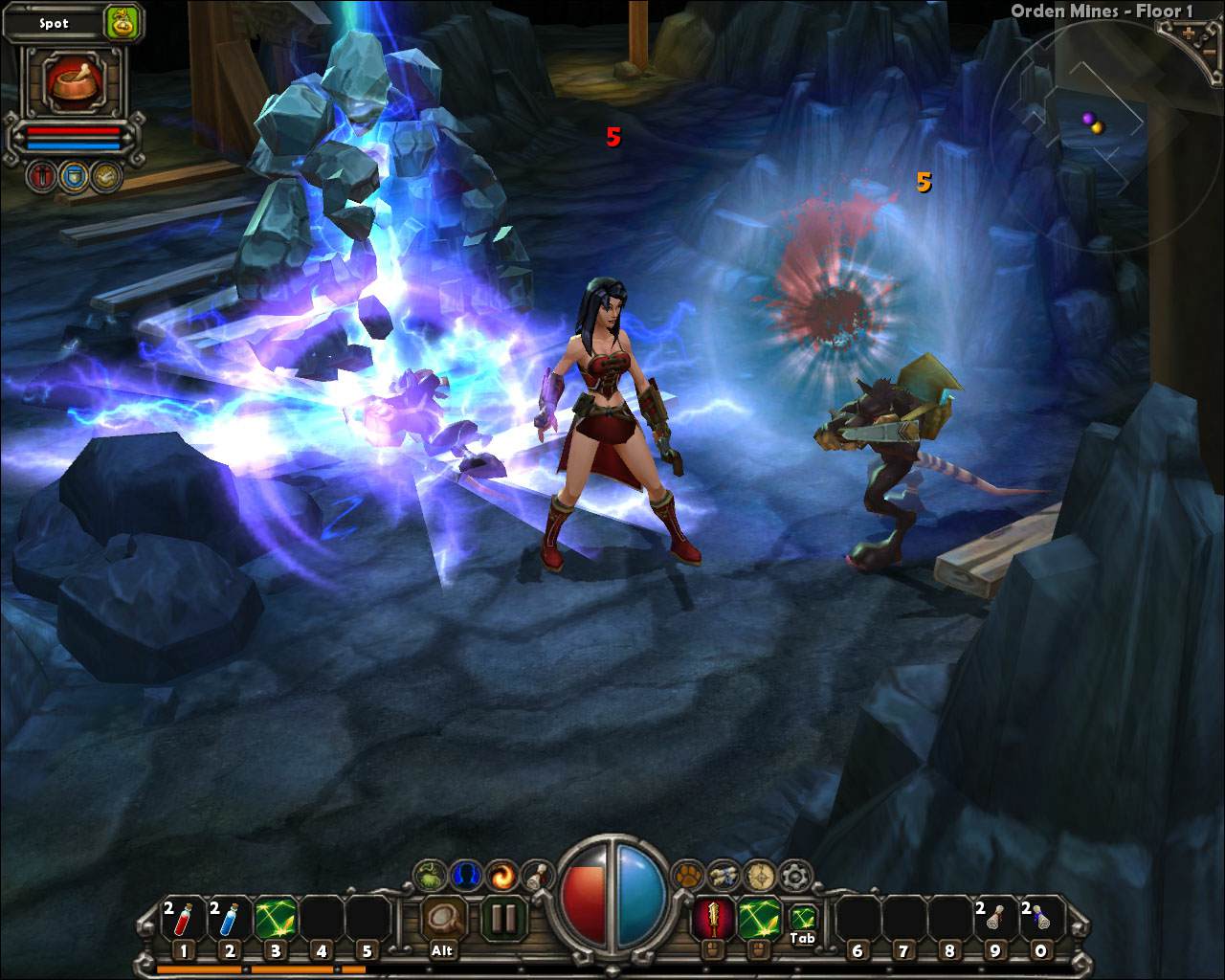
Task: Open the orange swirl skills panel
Action: click(x=501, y=875)
